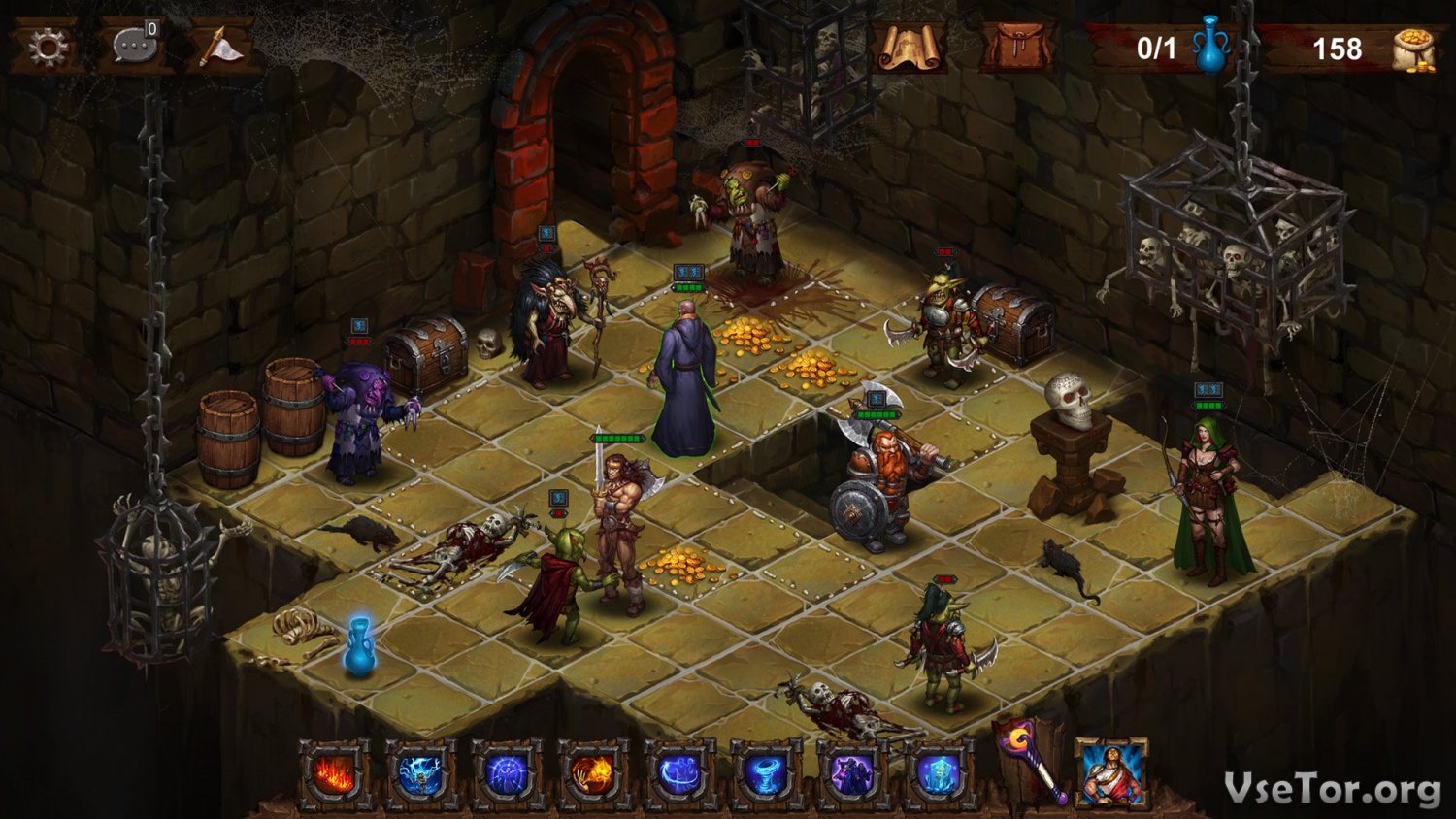
Task: Open the parchment scroll map
Action: pyautogui.click(x=910, y=47)
